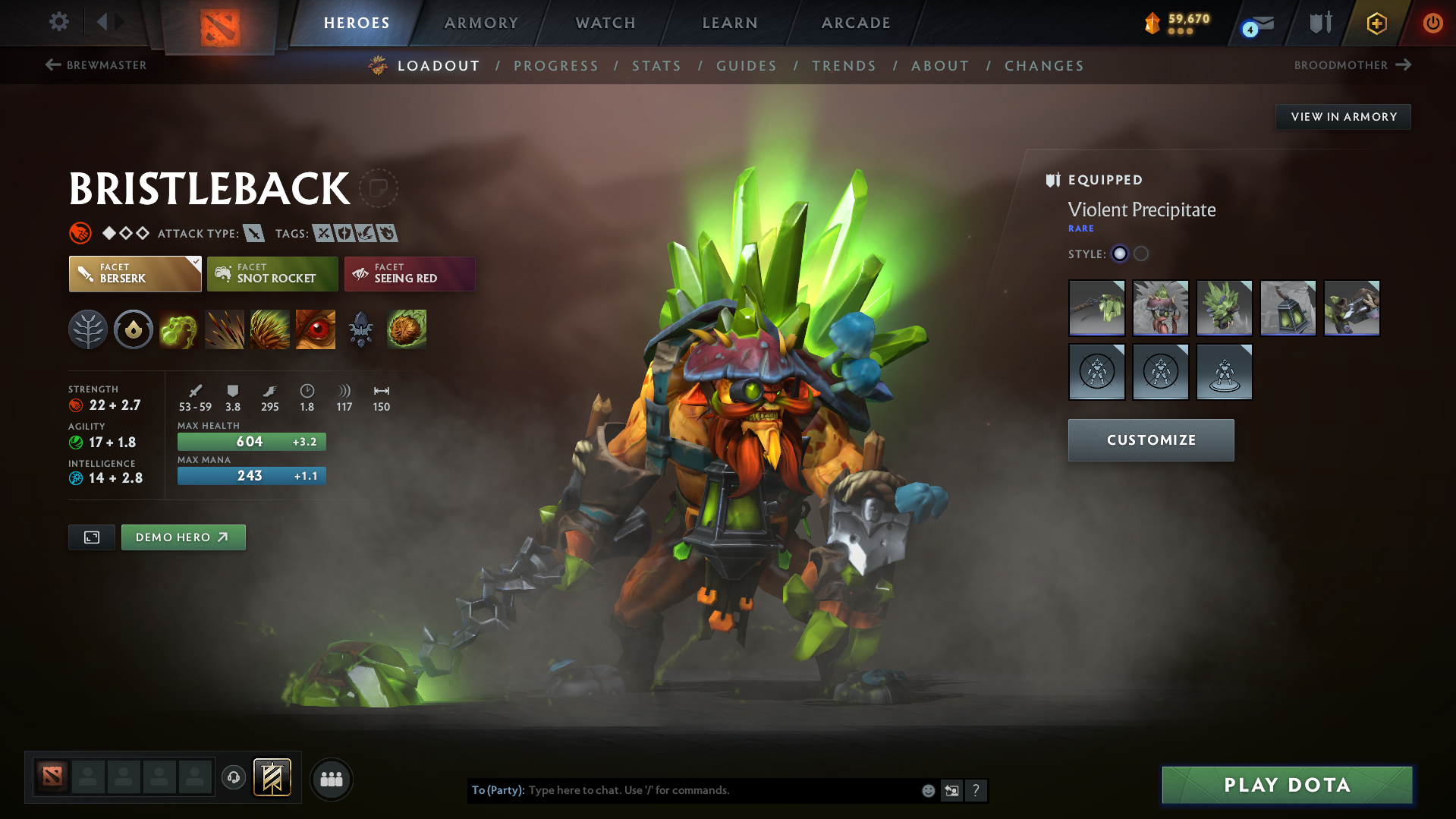Viewport: 1456px width, 819px height.
Task: Open the ARMORY menu item
Action: coord(481,23)
